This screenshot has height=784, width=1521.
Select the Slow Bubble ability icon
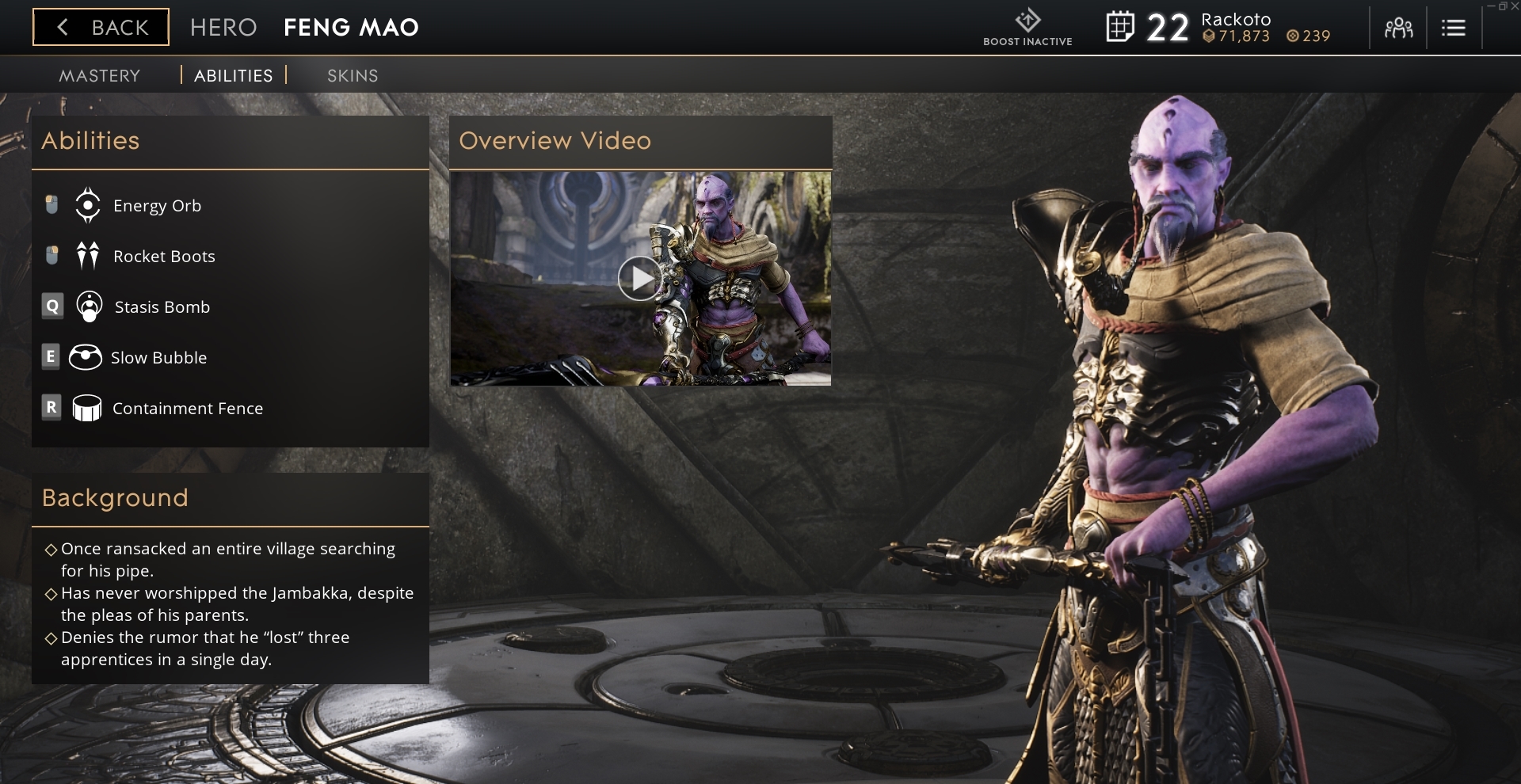point(87,357)
